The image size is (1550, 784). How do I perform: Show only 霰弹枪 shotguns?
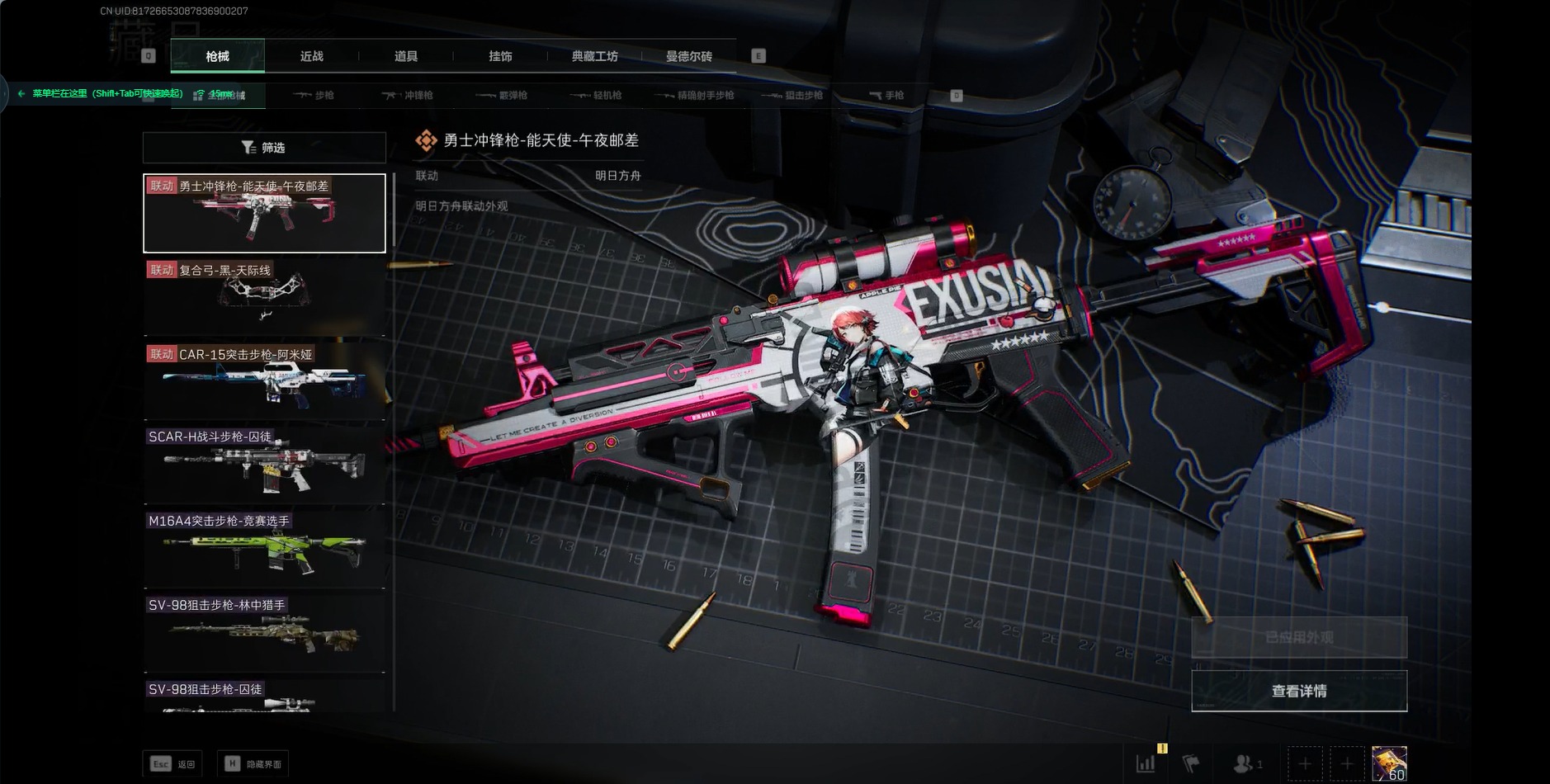pos(503,96)
